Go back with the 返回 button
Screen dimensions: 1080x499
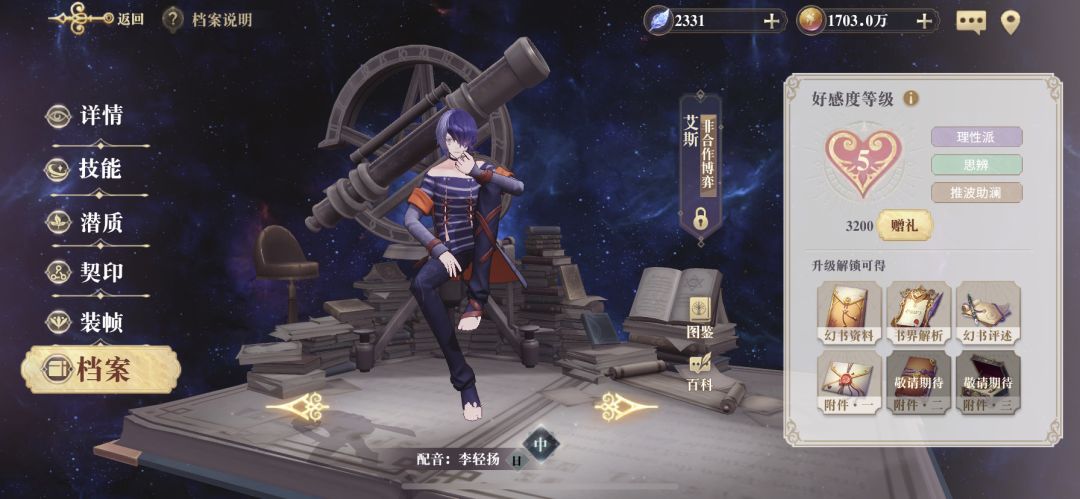pos(96,18)
